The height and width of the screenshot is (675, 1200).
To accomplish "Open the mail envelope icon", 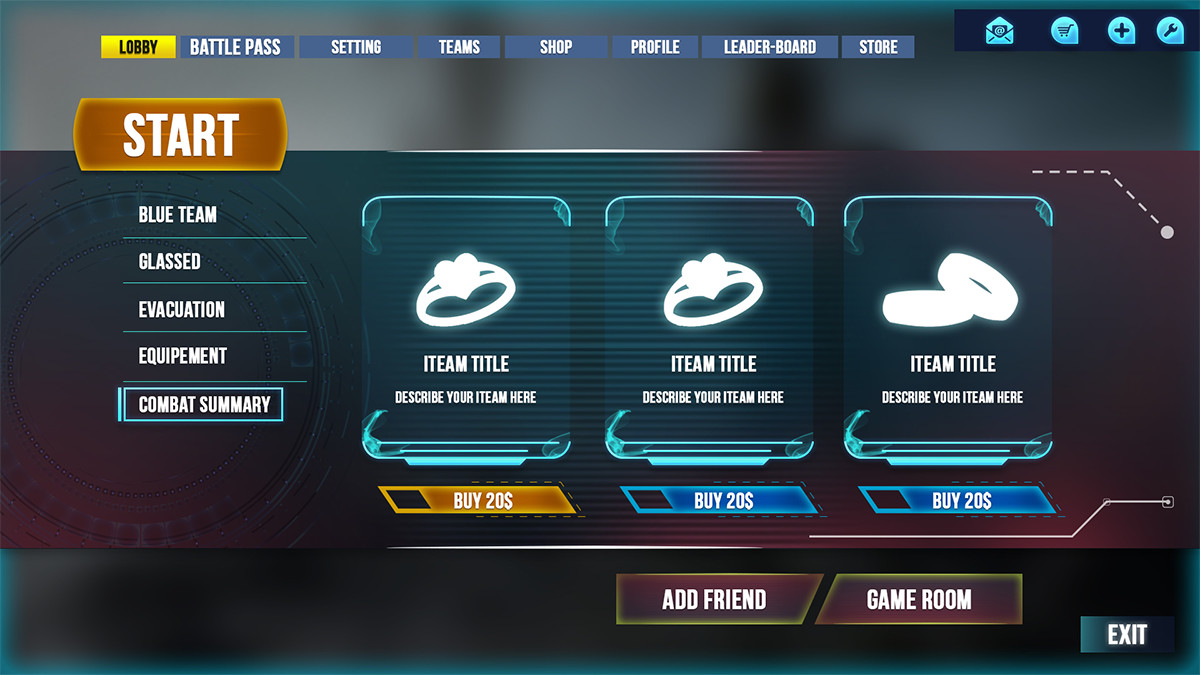I will pyautogui.click(x=999, y=31).
